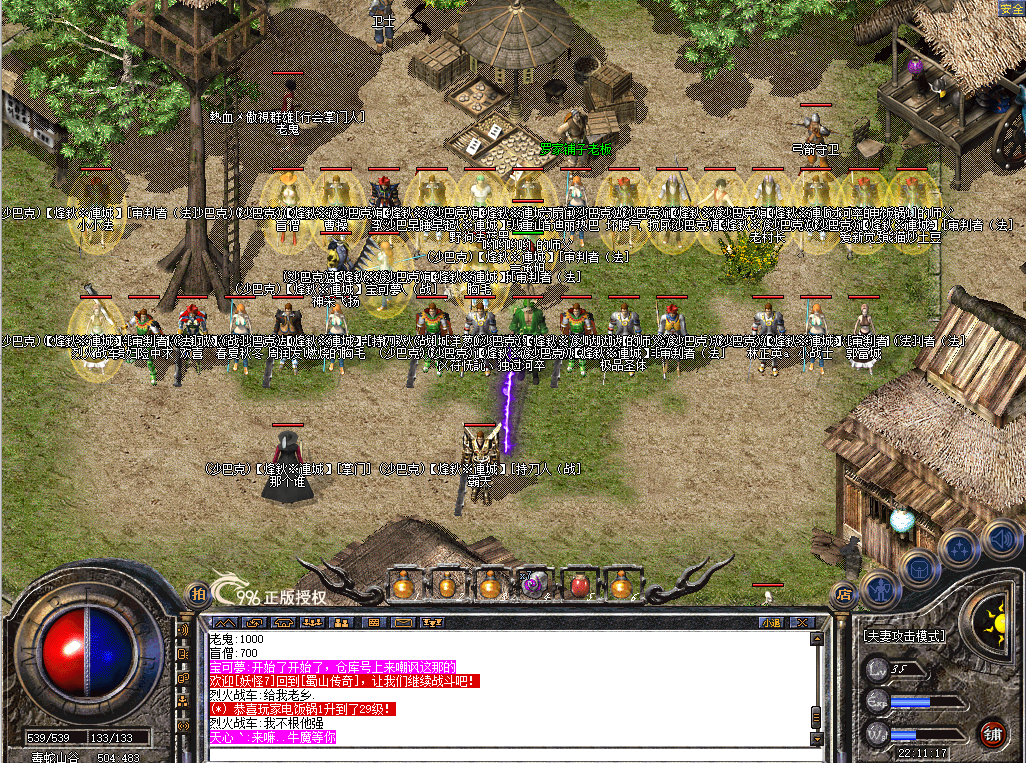Screen dimensions: 1026x763
Task: Close the game with the X button
Action: click(x=802, y=622)
